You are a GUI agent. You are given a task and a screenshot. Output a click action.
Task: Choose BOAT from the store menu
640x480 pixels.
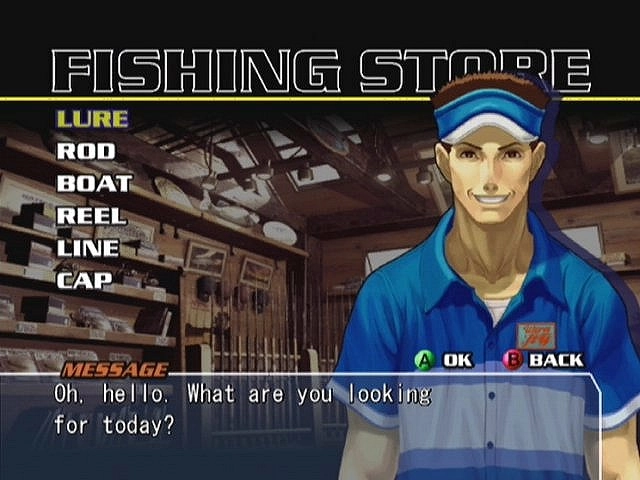click(x=94, y=183)
